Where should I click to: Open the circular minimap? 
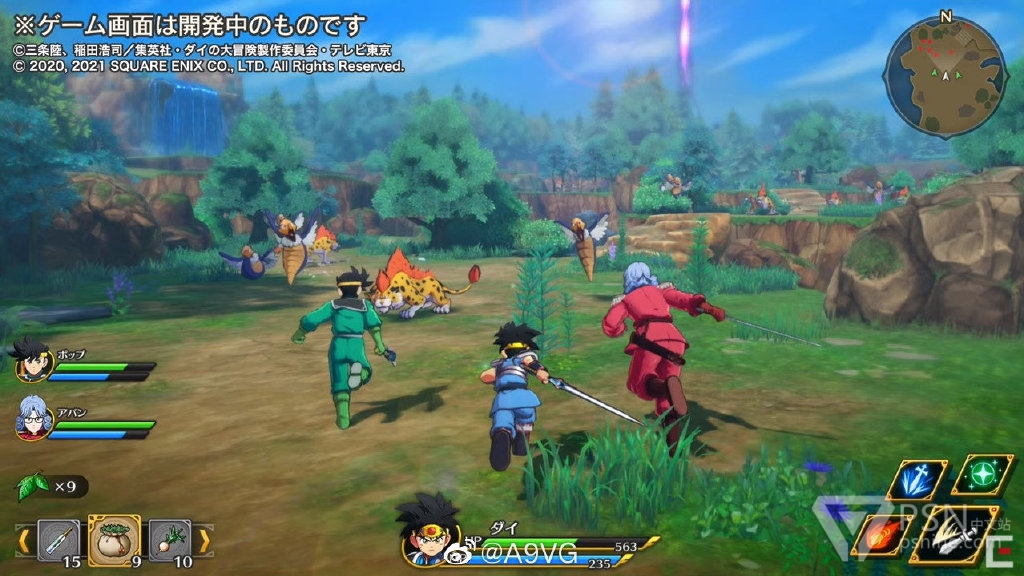coord(945,76)
